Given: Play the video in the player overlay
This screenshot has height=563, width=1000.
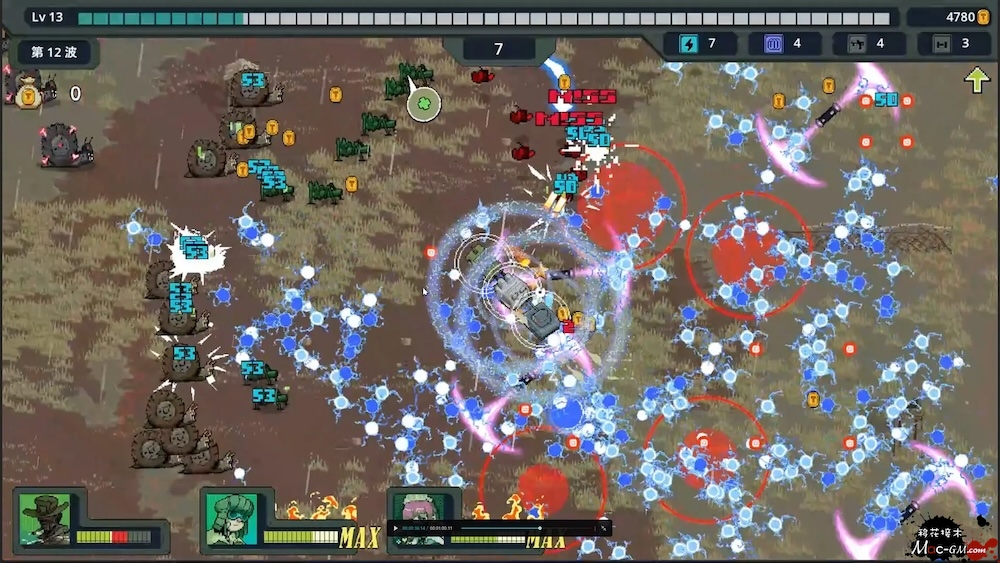Looking at the screenshot, I should (x=396, y=527).
